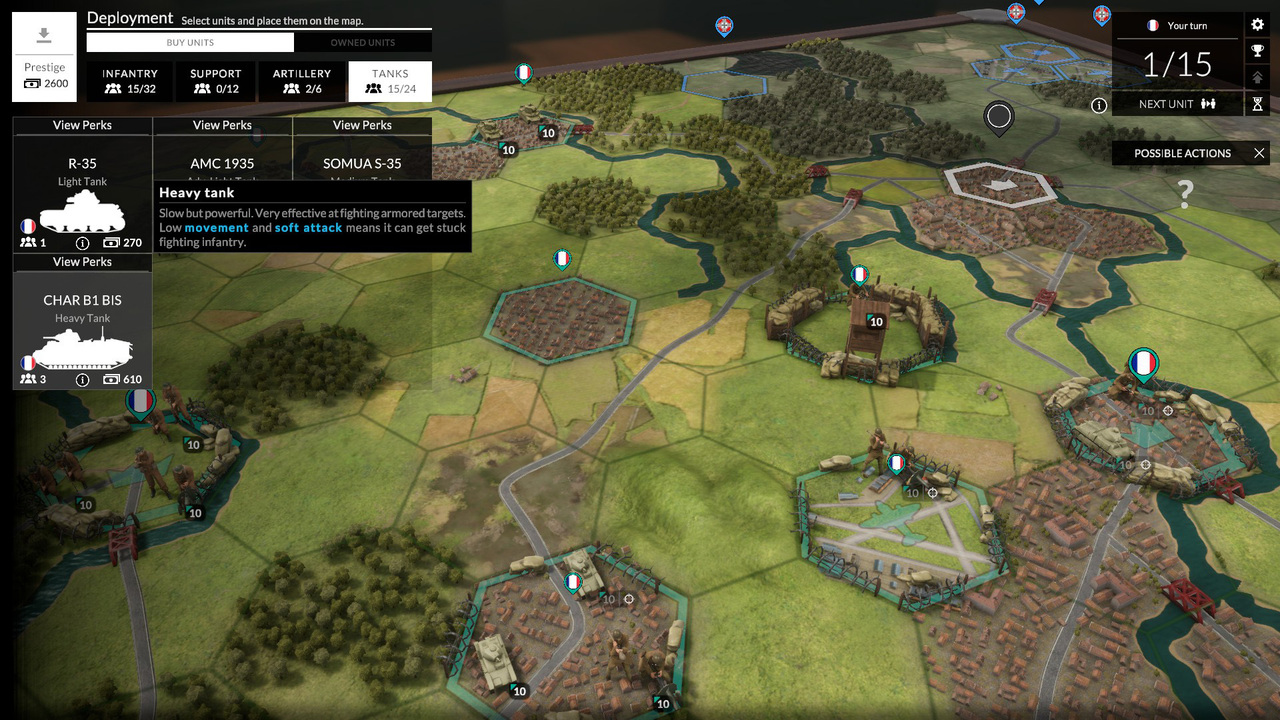Choose the Artillery unit category
This screenshot has width=1280, height=720.
(302, 81)
